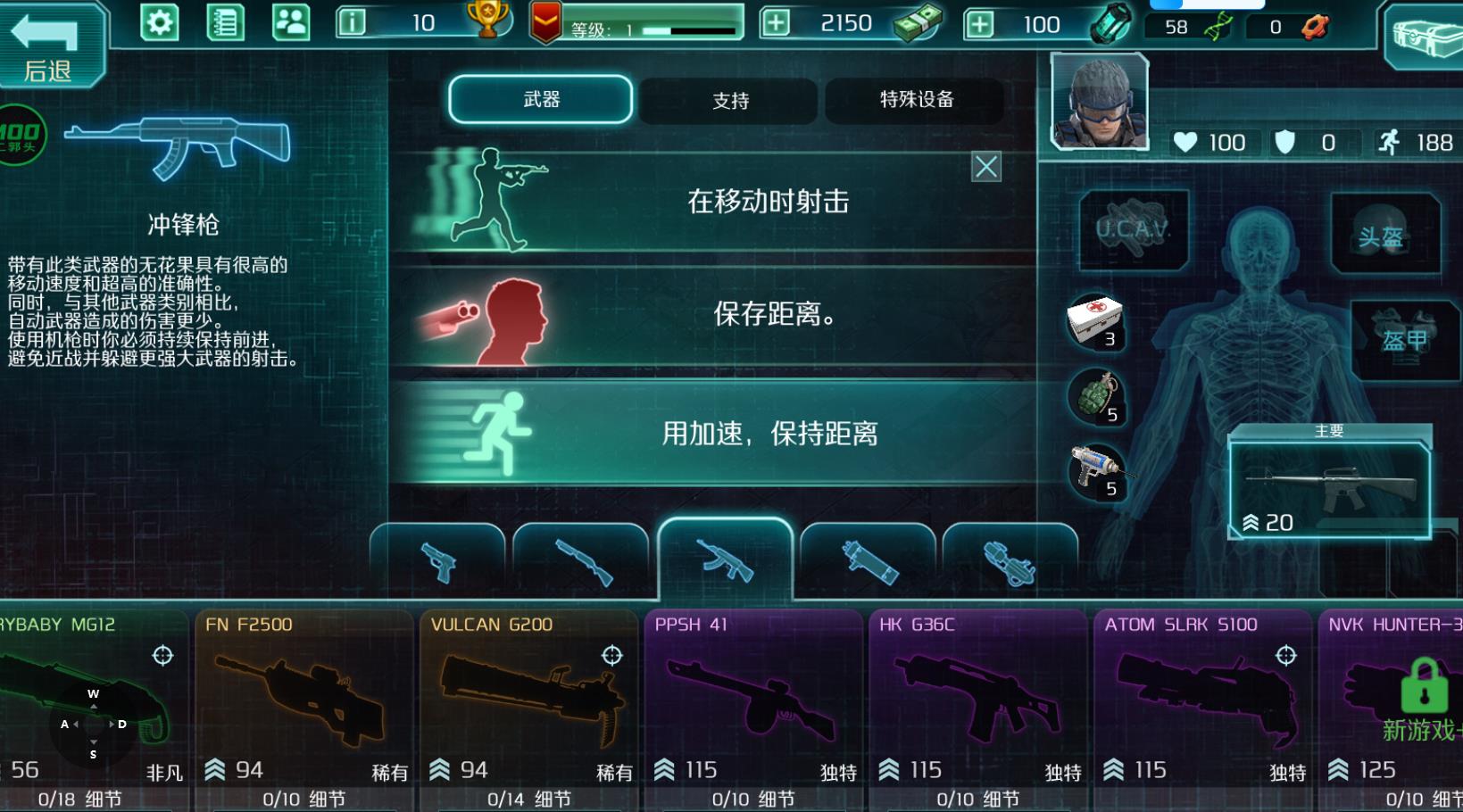
Task: Add more cash with the plus button
Action: 776,23
